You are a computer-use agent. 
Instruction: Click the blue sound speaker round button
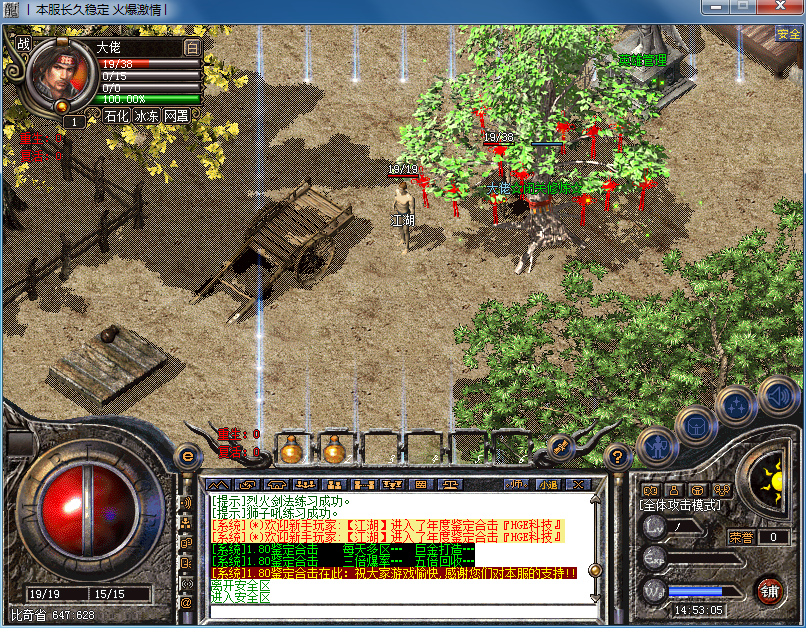[776, 398]
